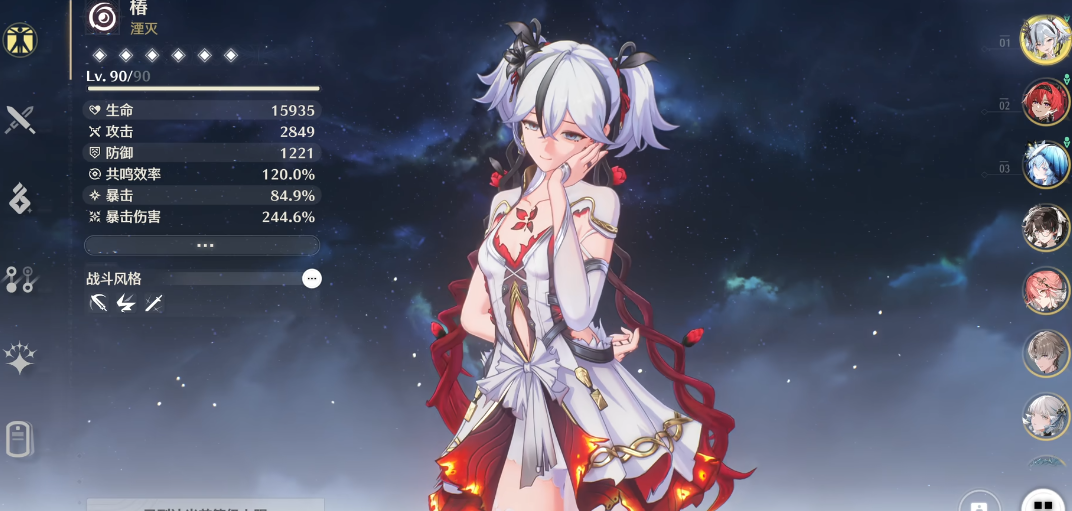Show 战斗风格 details via the round ellipsis button
Image resolution: width=1072 pixels, height=511 pixels.
(312, 279)
